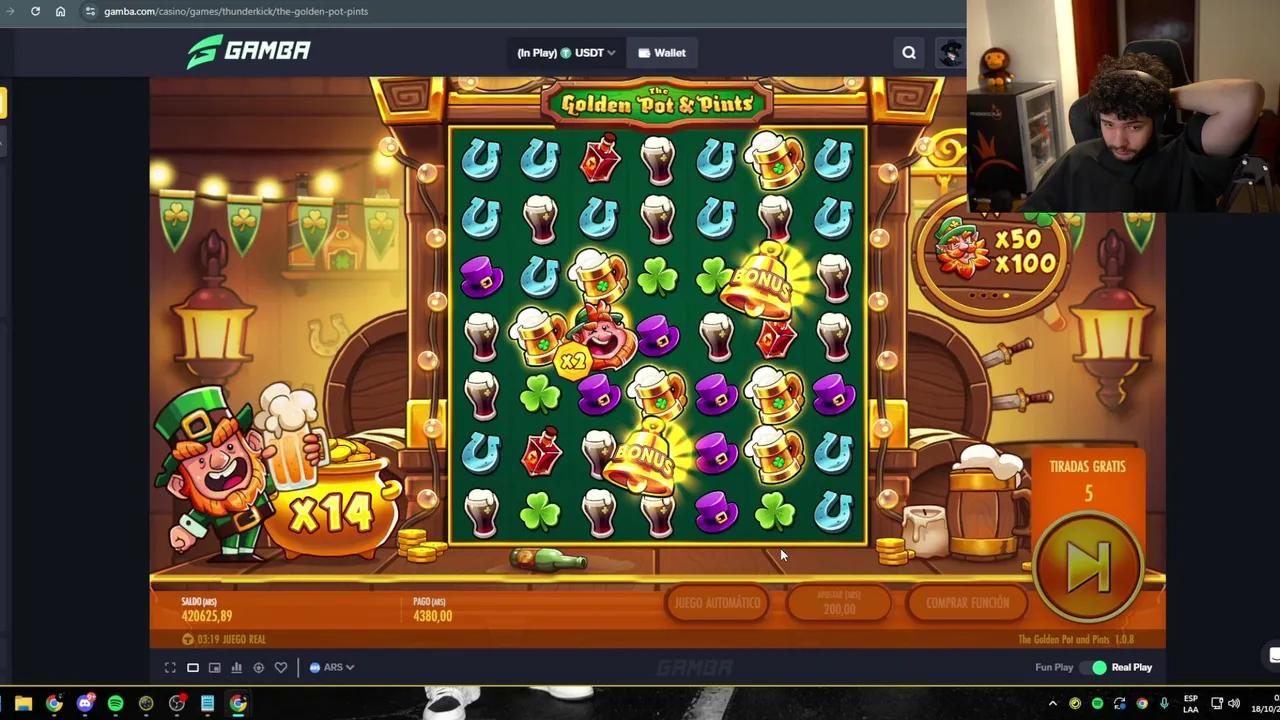Open the Comprar Función feature buy
The image size is (1280, 720).
tap(967, 603)
